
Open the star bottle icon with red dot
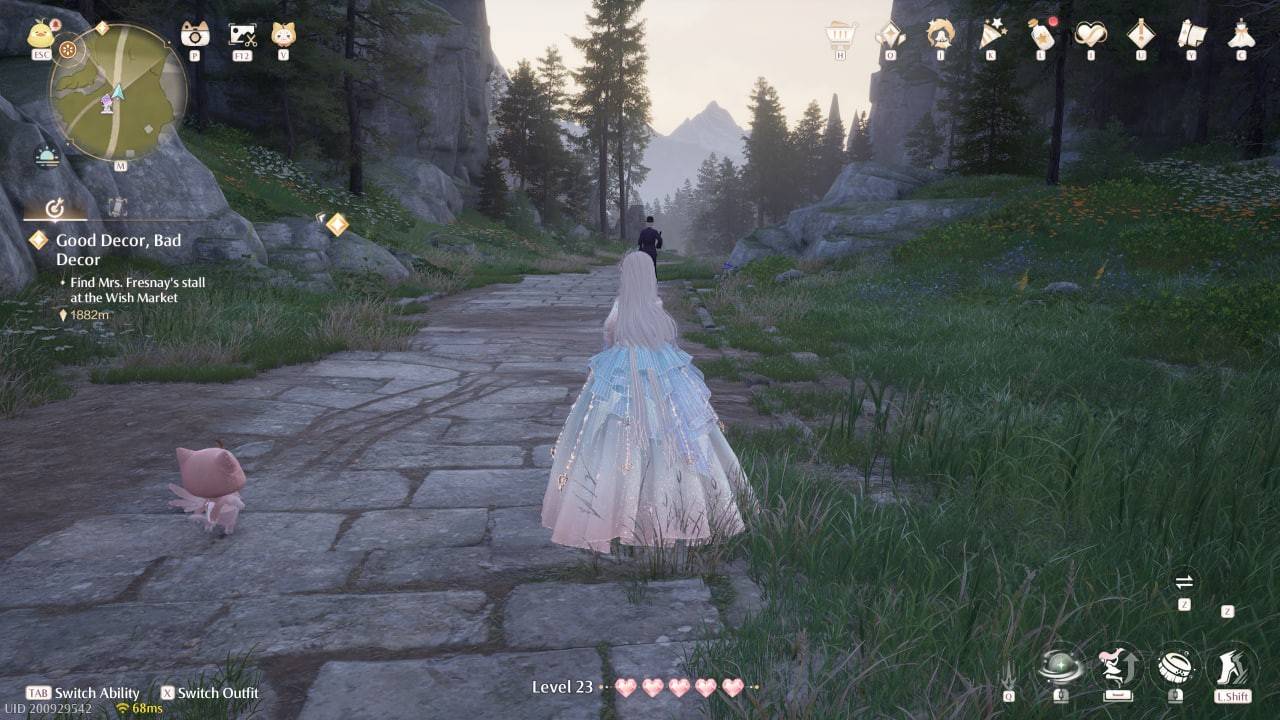[x=1041, y=35]
